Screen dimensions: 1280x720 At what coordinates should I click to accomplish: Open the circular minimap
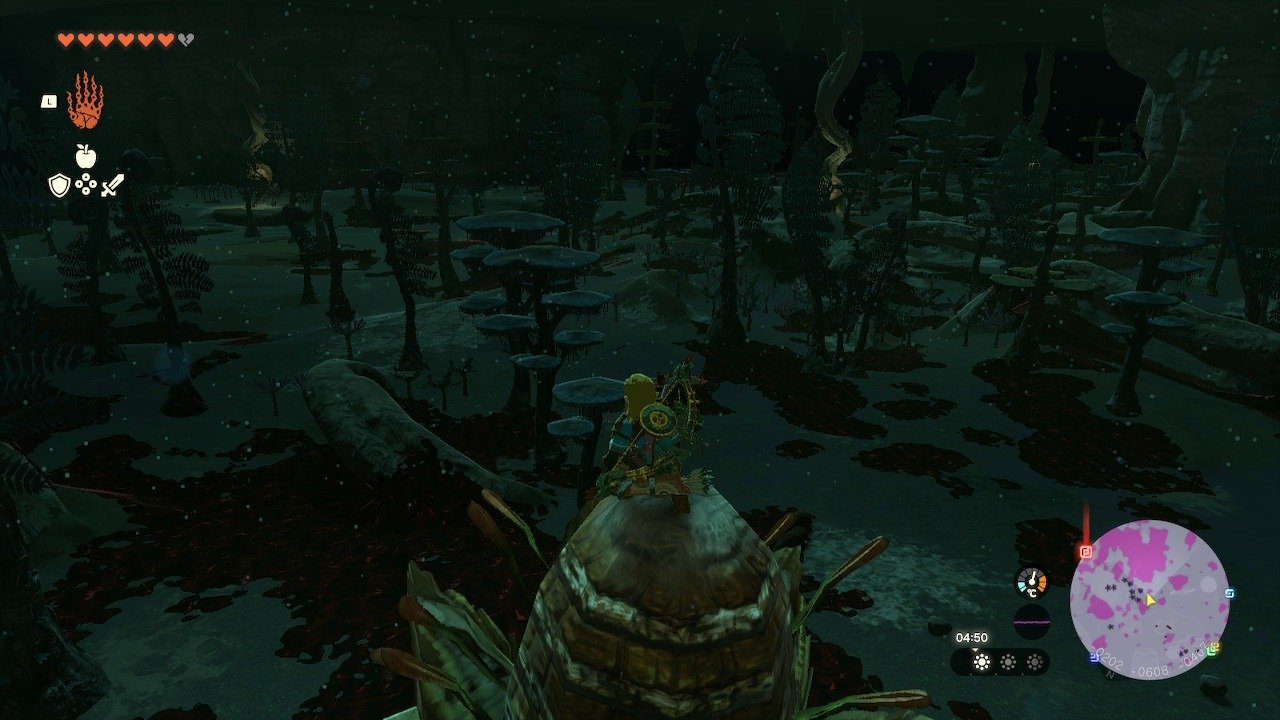tap(1149, 600)
